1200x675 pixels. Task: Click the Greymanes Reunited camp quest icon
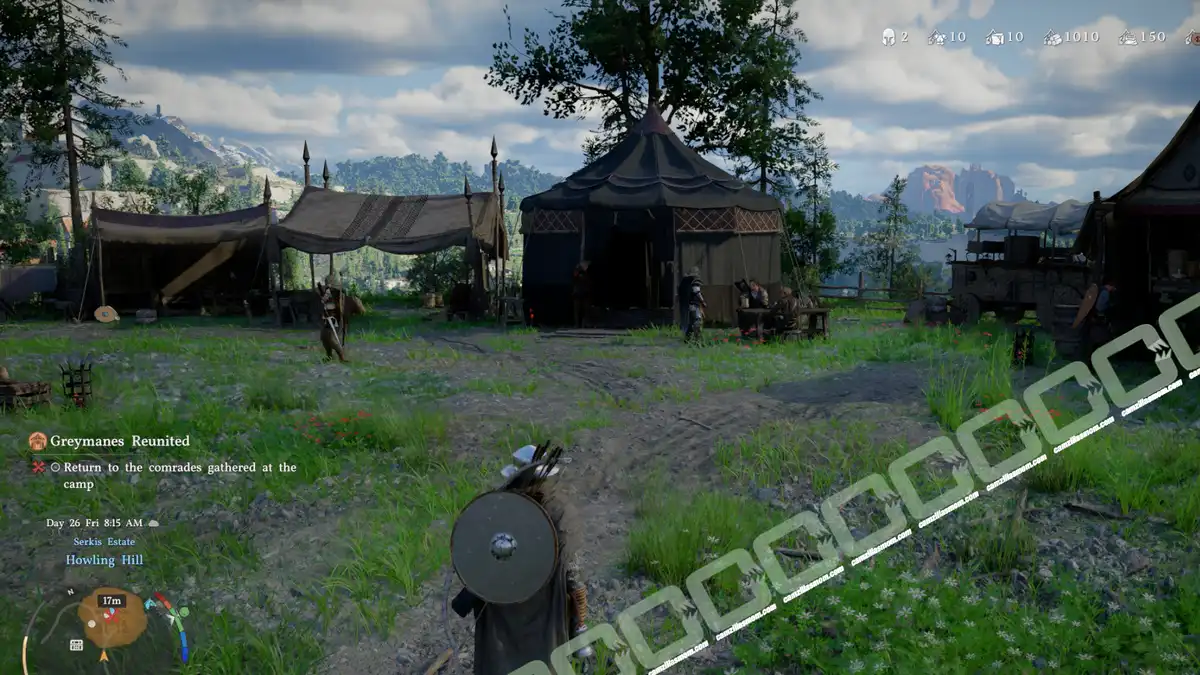(38, 441)
